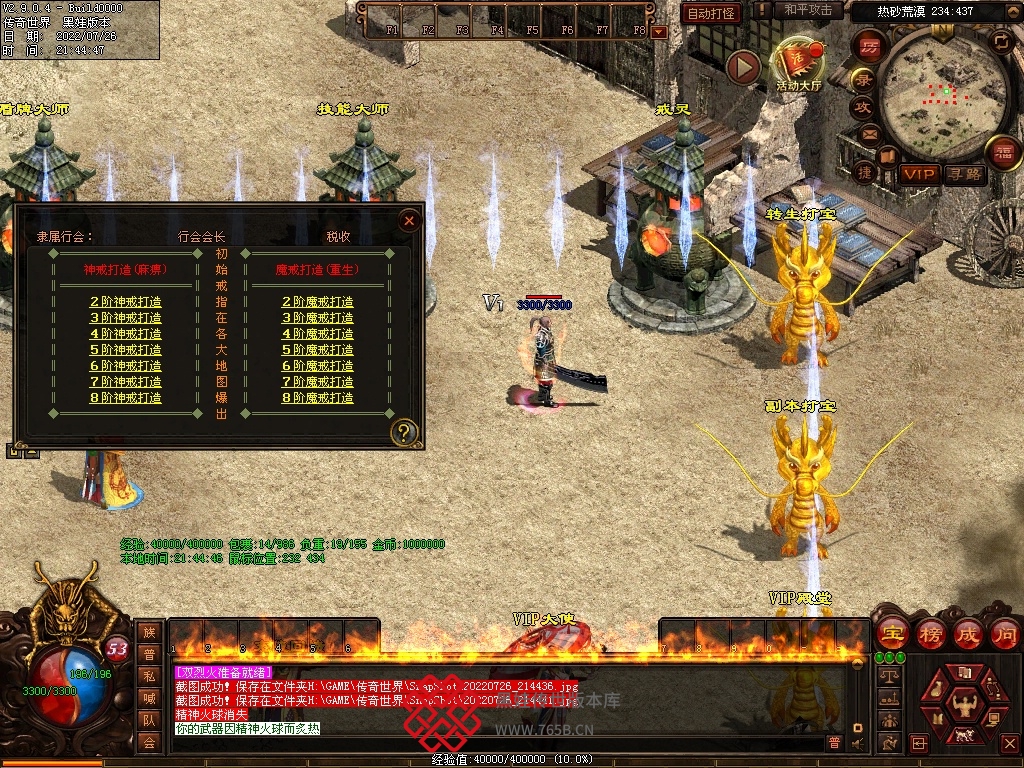This screenshot has height=768, width=1024.
Task: Choose 5阶神戒打造 entry
Action: 126,350
